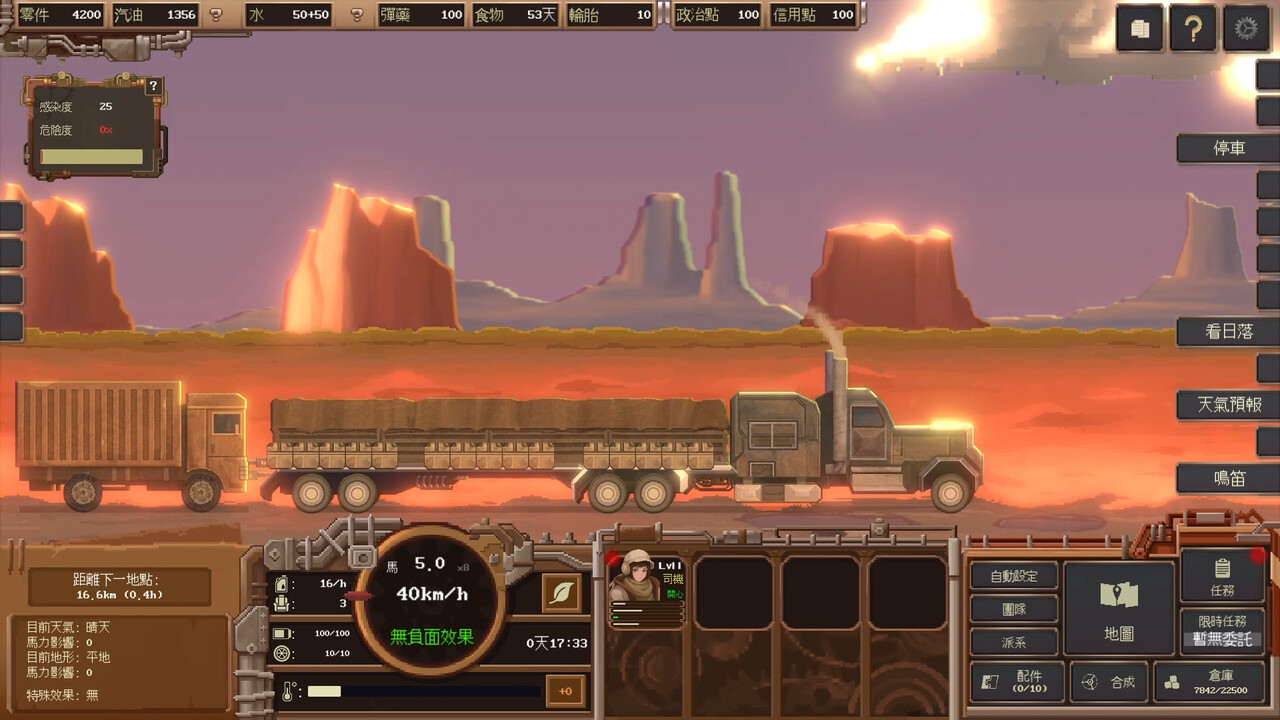Open the 團隊 team screen
The image size is (1280, 720).
pos(1014,609)
